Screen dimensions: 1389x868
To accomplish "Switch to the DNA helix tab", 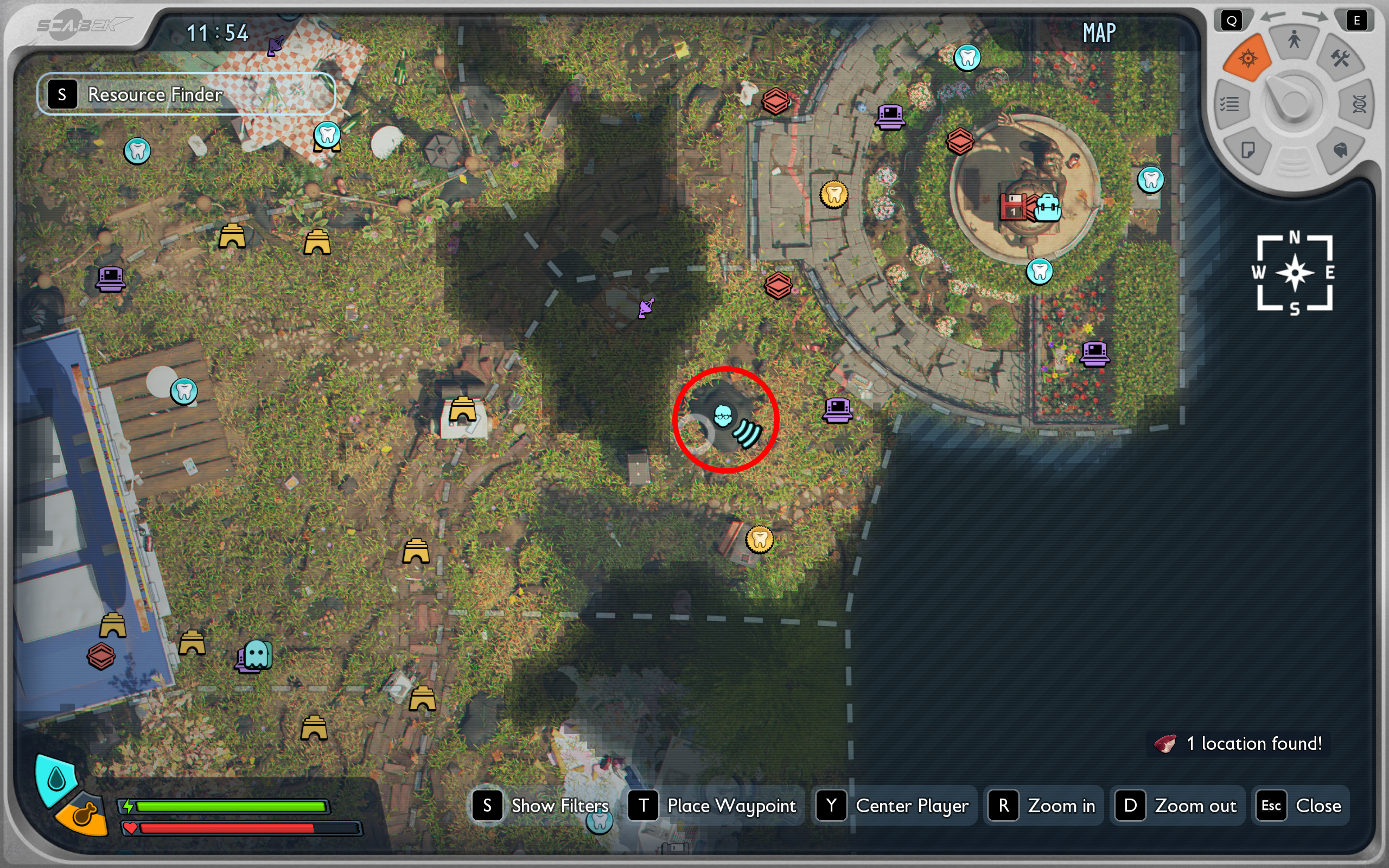I will 1359,105.
